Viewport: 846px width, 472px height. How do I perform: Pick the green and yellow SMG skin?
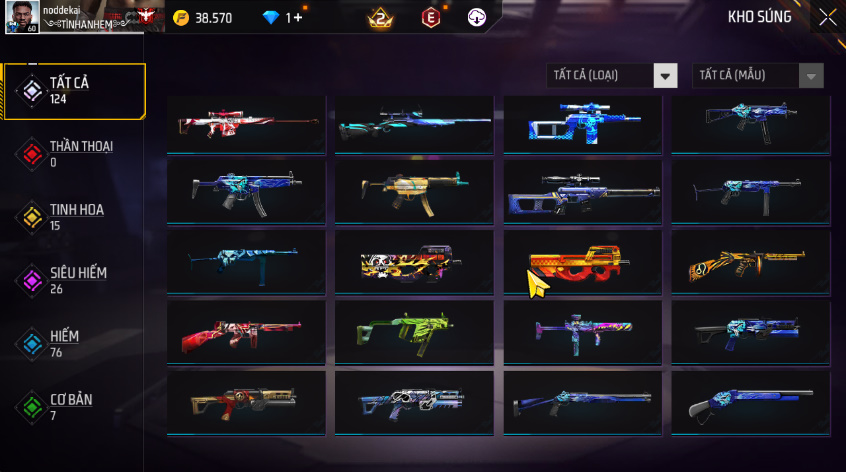click(x=414, y=333)
